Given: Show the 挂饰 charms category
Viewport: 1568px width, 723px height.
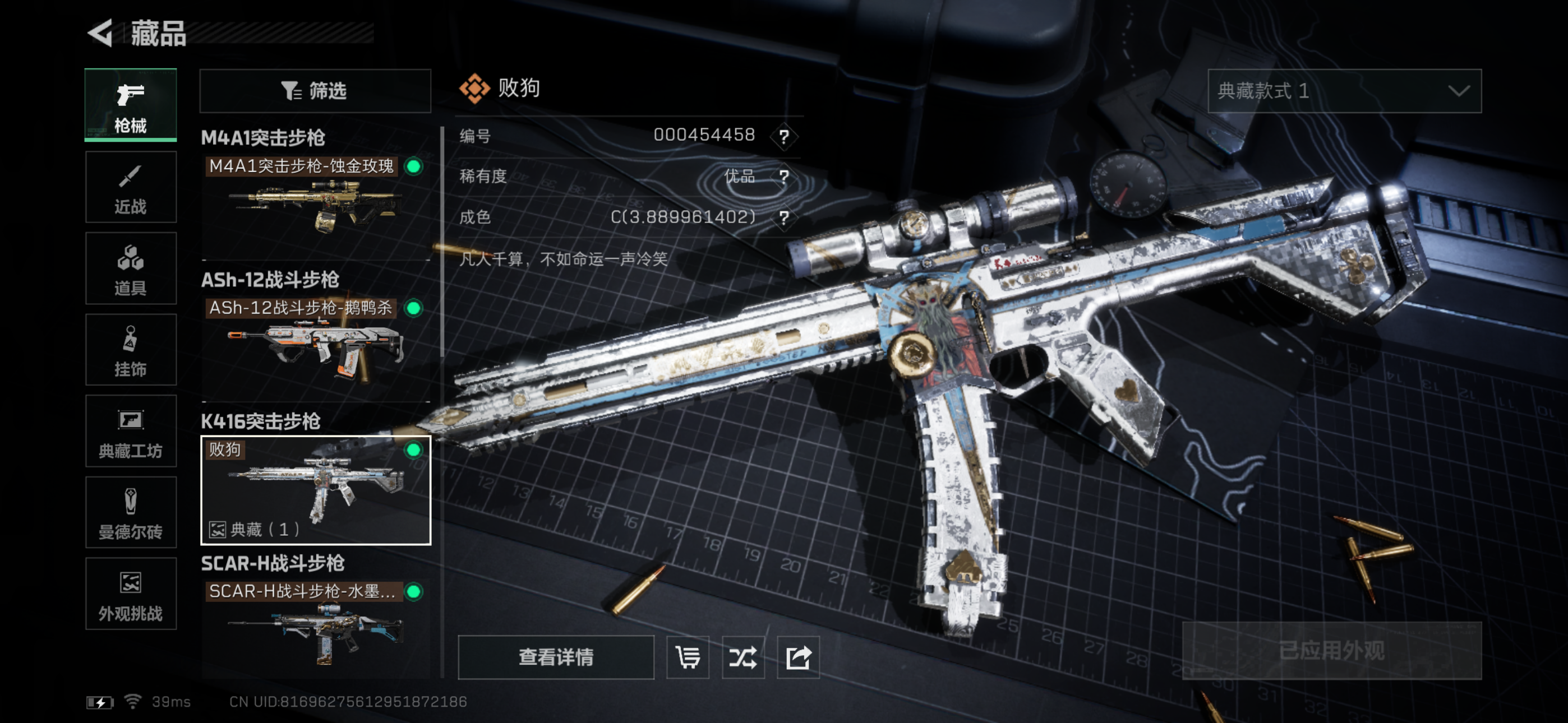Looking at the screenshot, I should click(x=131, y=350).
